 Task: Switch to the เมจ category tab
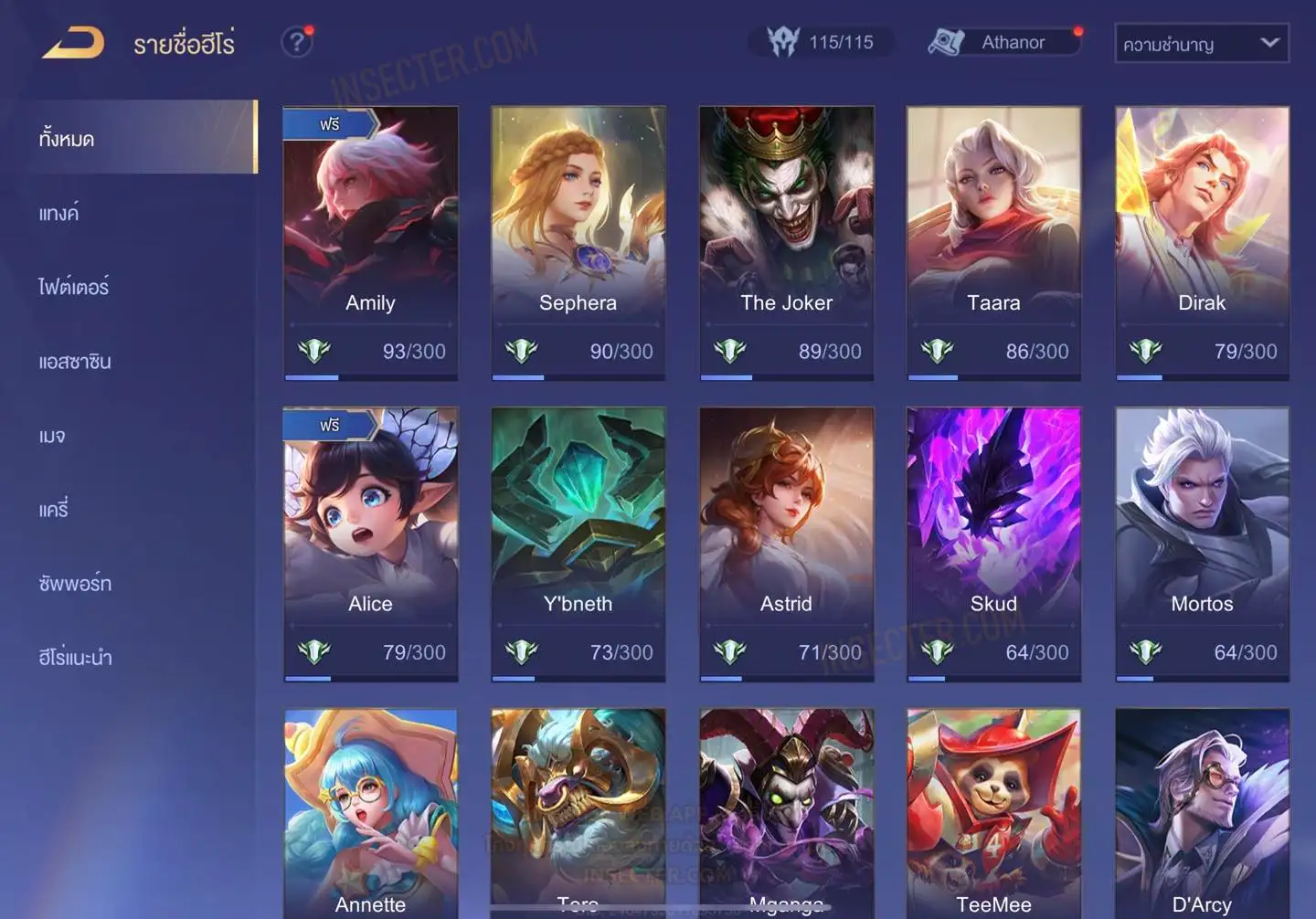click(x=52, y=436)
